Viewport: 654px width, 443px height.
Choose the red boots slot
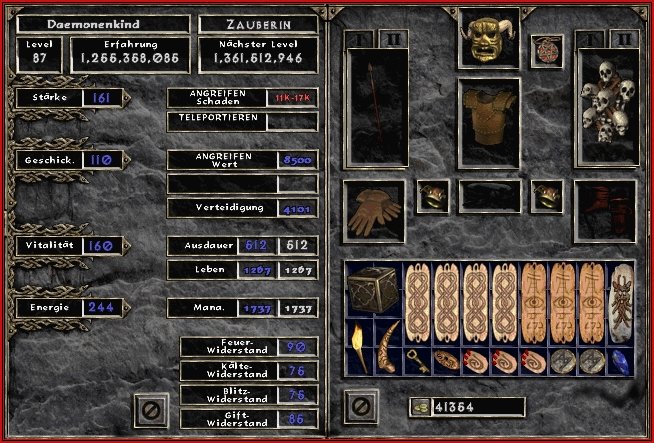pos(607,211)
